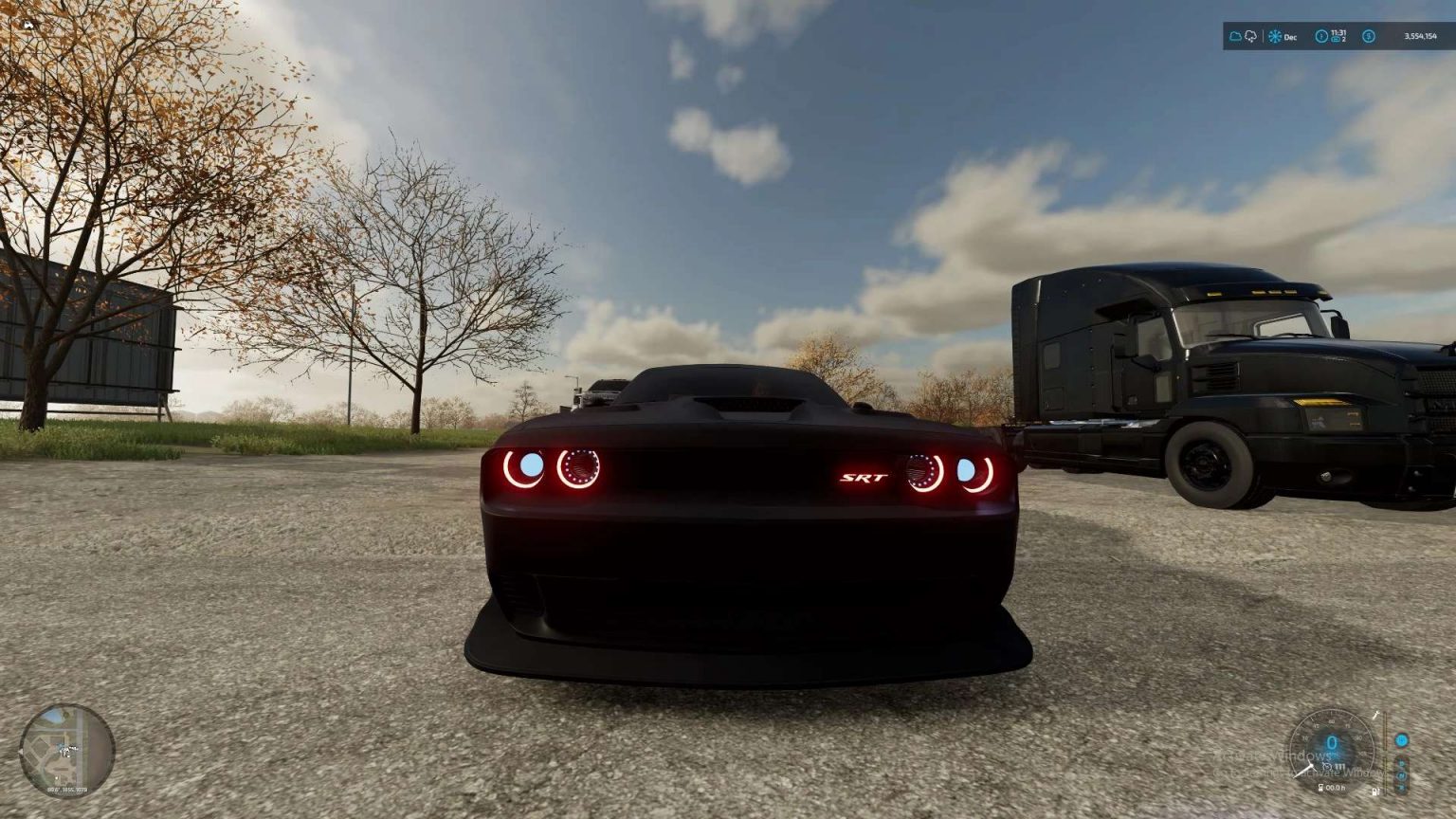Click the clock icon beside 11:31
Image resolution: width=1456 pixels, height=819 pixels.
(1322, 36)
